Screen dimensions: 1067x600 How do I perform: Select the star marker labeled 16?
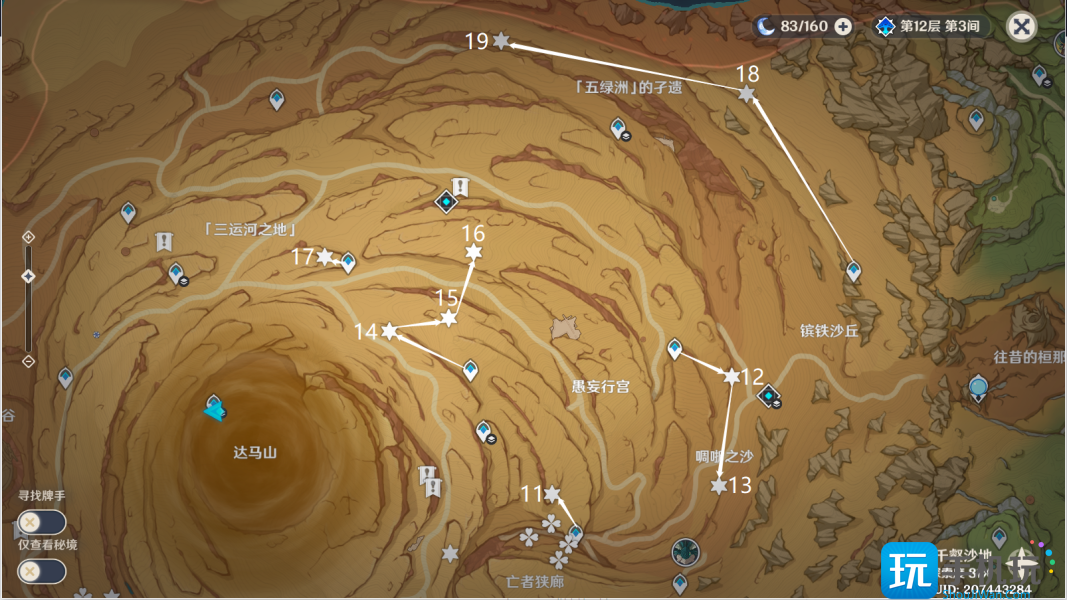tap(473, 254)
